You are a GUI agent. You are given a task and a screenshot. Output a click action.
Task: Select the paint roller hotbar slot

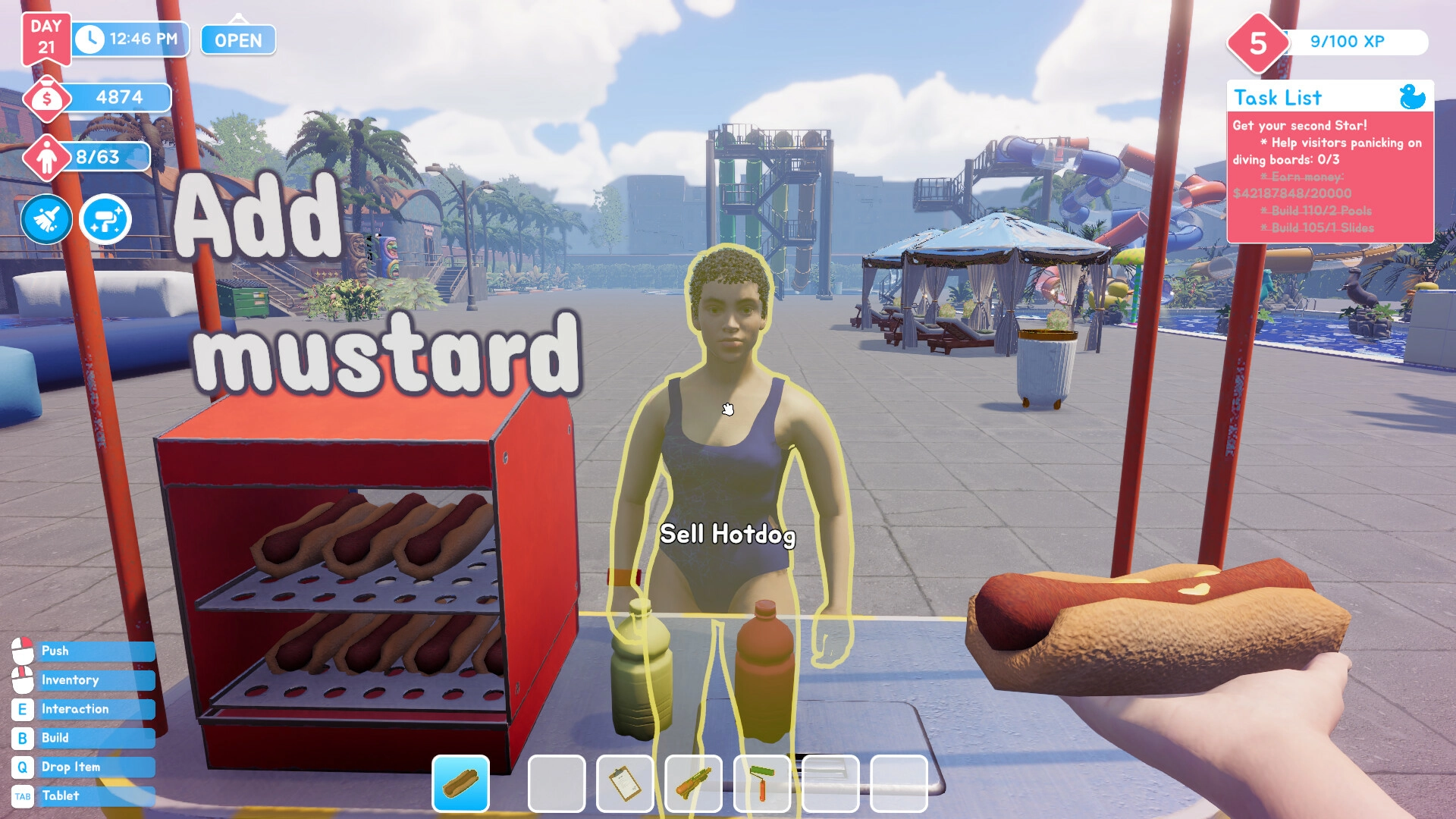click(761, 783)
